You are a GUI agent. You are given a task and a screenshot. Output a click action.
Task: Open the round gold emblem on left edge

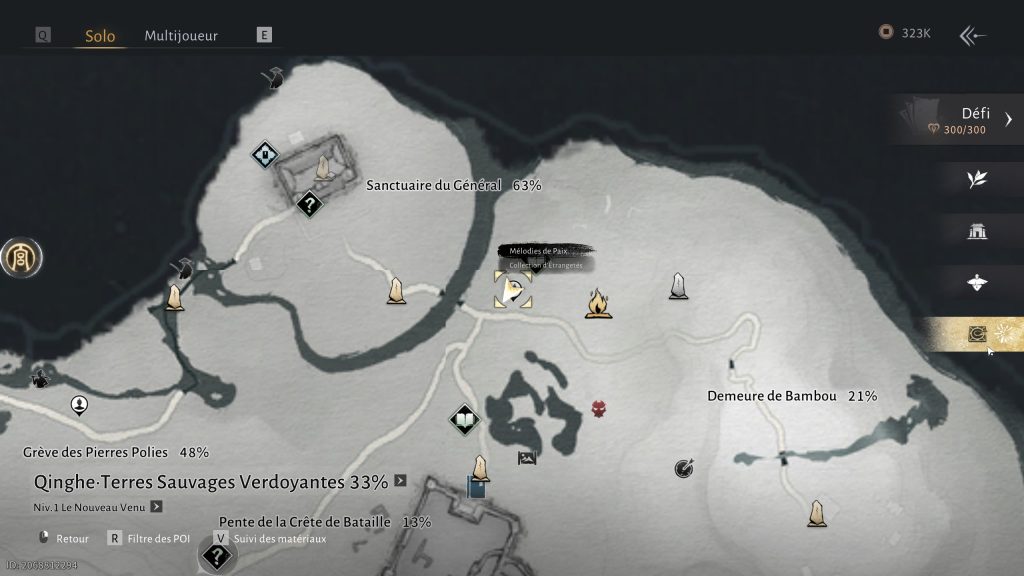pos(20,258)
